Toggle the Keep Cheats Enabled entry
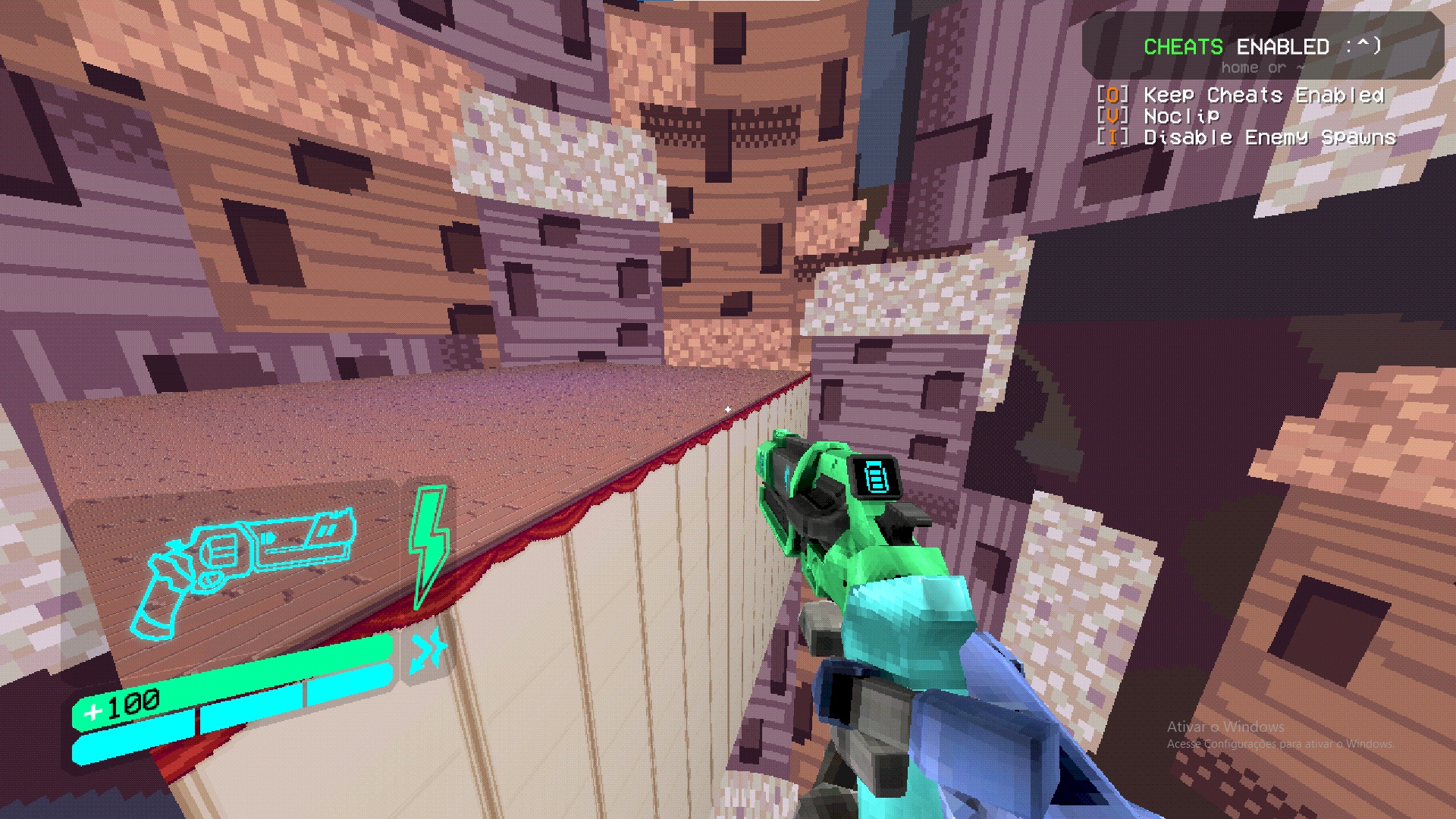1456x819 pixels. [1263, 96]
